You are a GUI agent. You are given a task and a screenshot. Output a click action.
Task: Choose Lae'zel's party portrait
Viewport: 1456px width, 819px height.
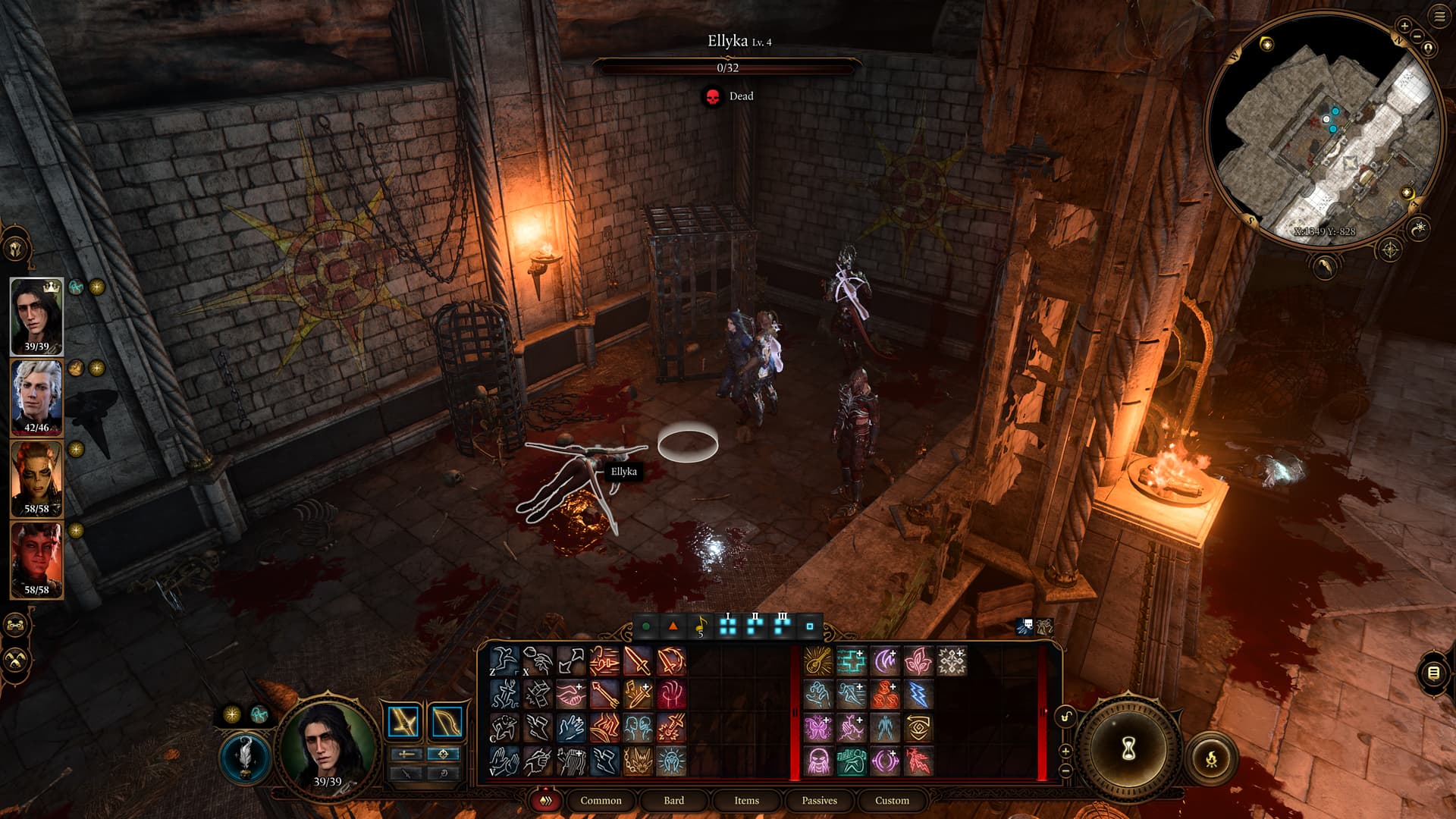point(36,479)
